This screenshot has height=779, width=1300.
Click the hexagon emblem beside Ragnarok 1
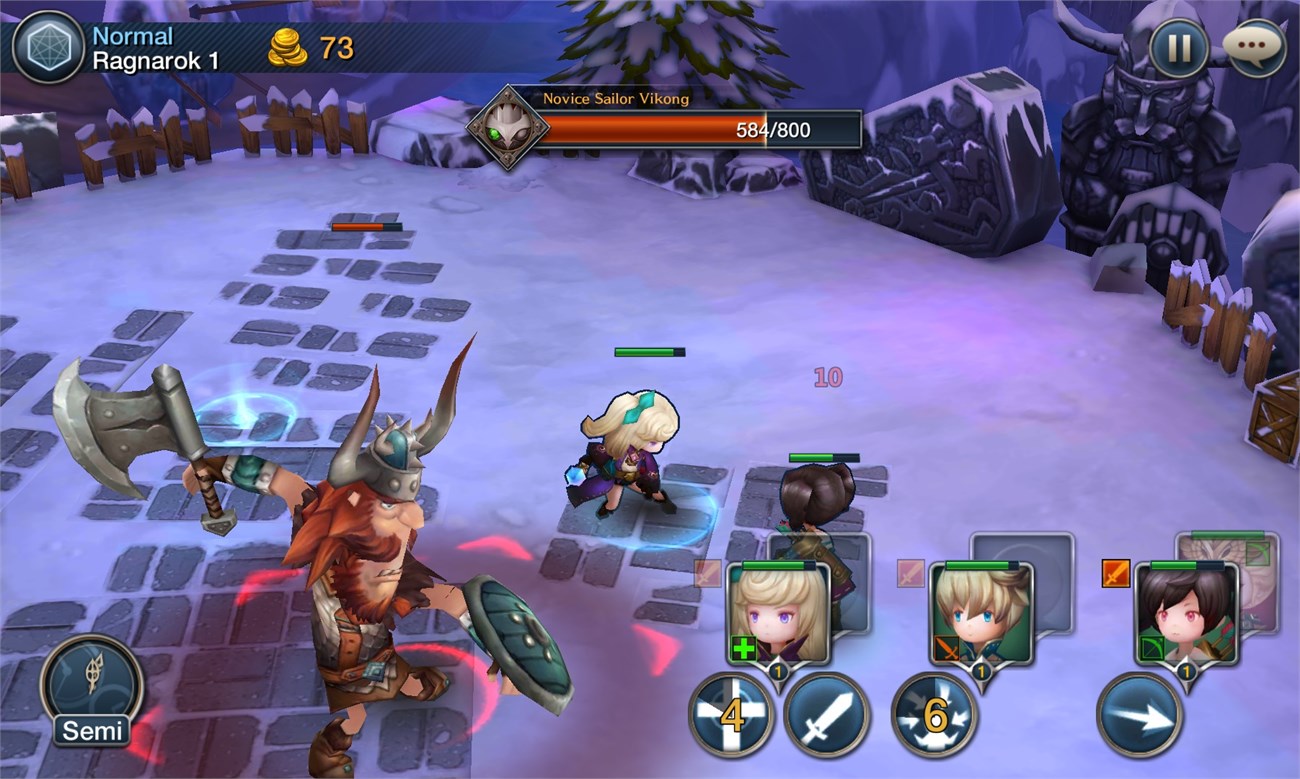[47, 47]
